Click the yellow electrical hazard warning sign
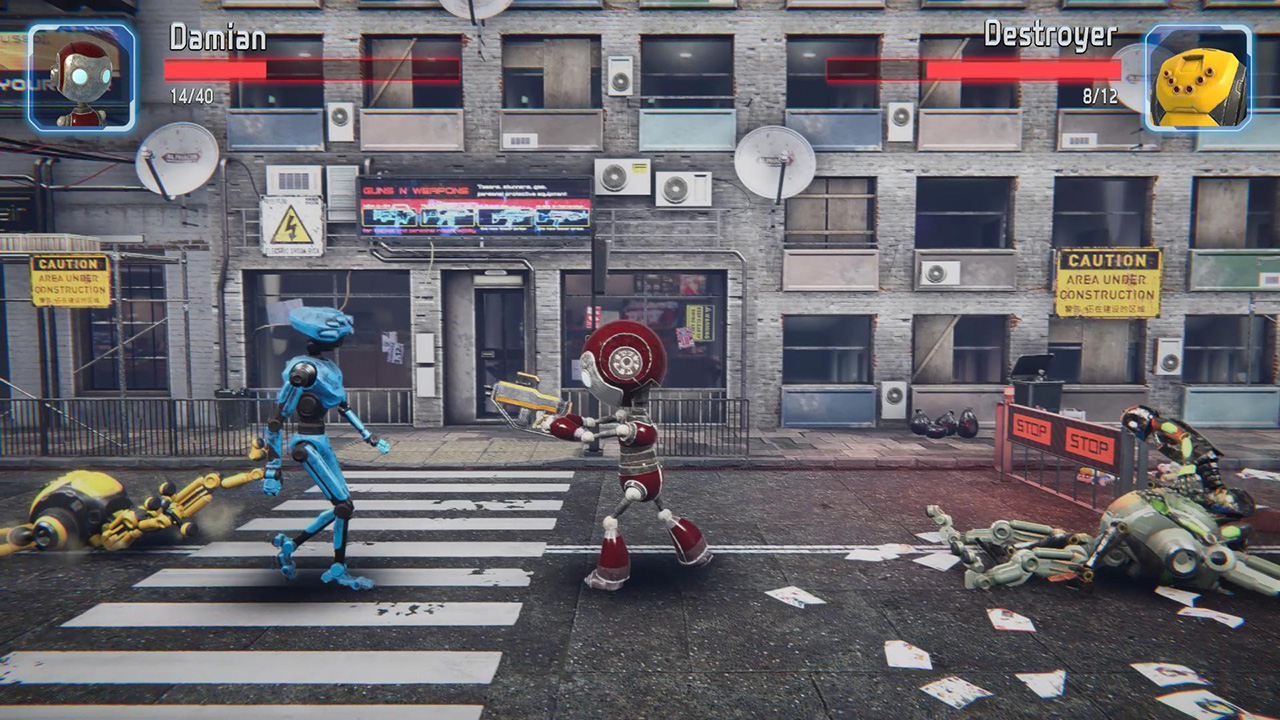Screen dimensions: 1280x720 (290, 222)
